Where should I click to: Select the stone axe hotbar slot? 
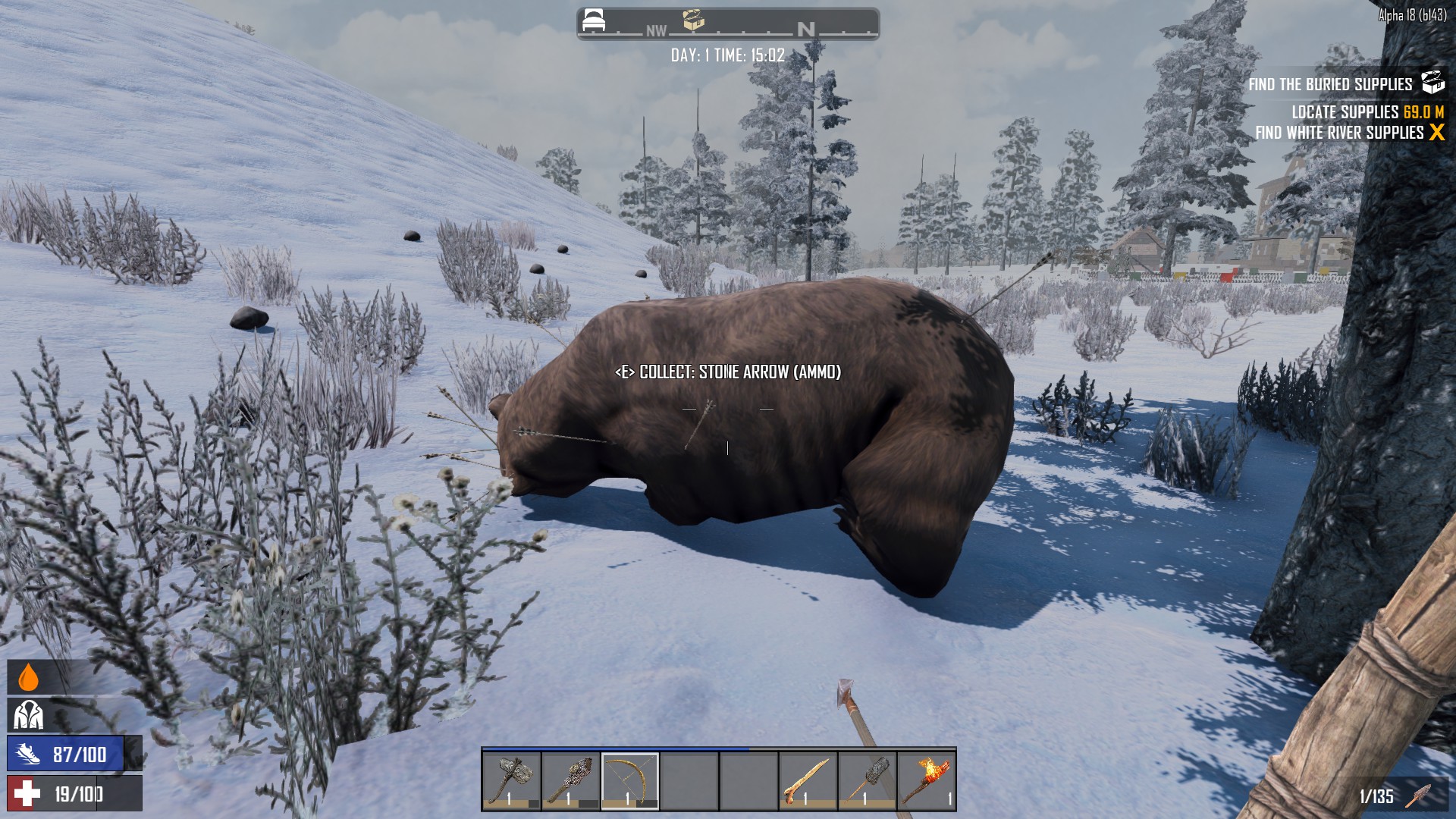coord(512,780)
